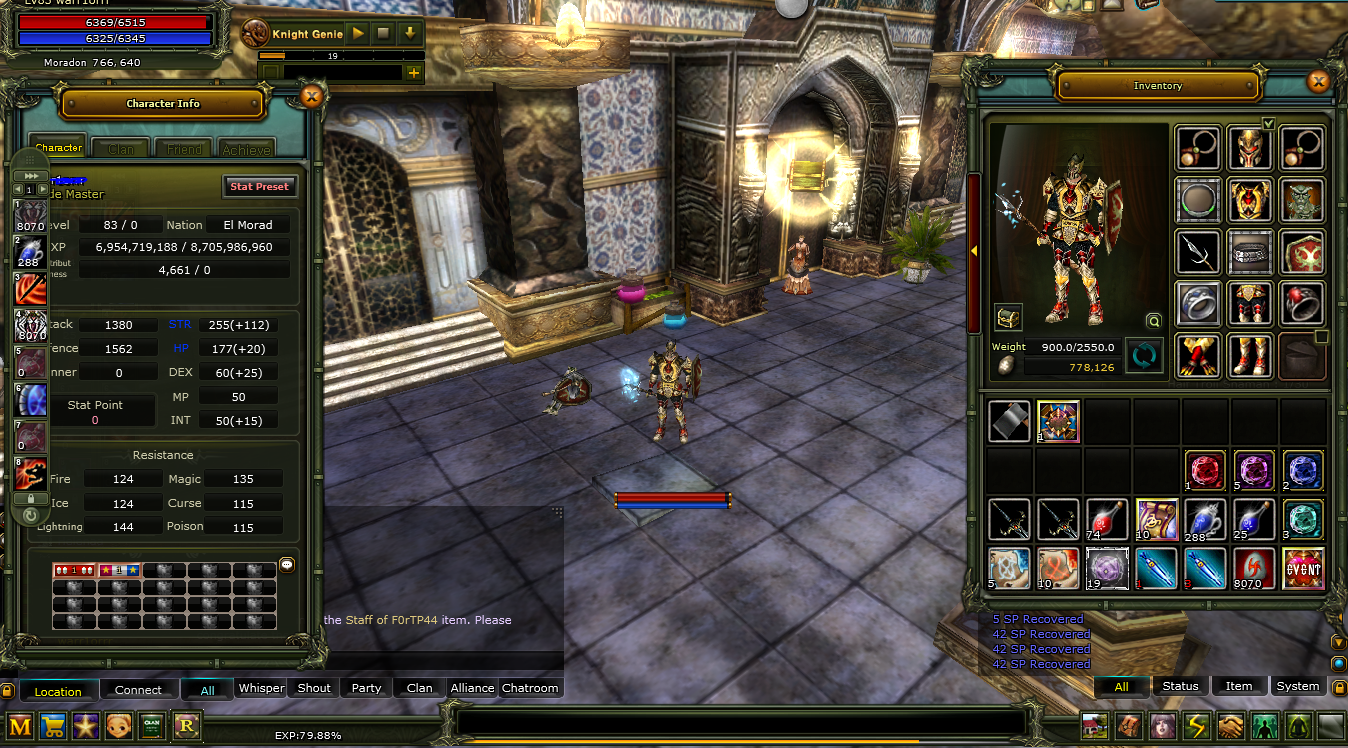The width and height of the screenshot is (1348, 748).
Task: Pick the hammer item in the inventory
Action: click(x=1009, y=421)
